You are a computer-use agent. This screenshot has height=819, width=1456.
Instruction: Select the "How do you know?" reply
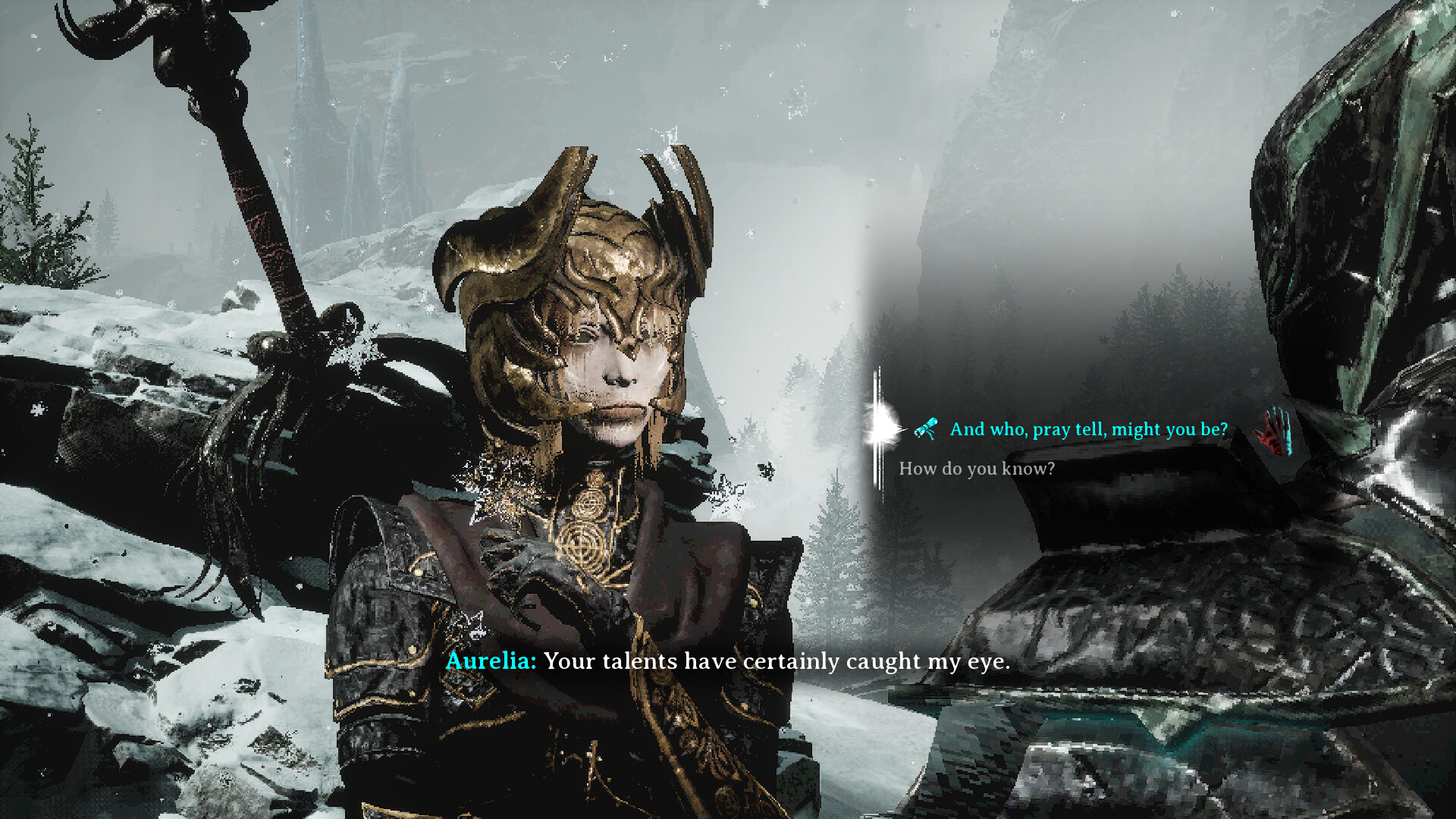click(x=977, y=469)
